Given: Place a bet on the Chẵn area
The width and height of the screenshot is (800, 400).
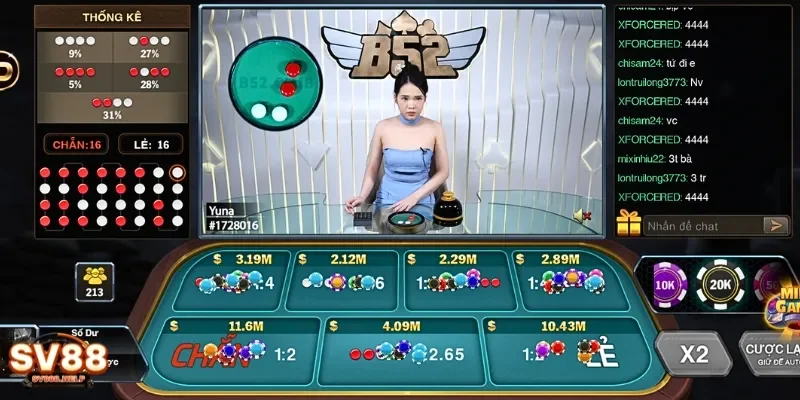Looking at the screenshot, I should 228,351.
